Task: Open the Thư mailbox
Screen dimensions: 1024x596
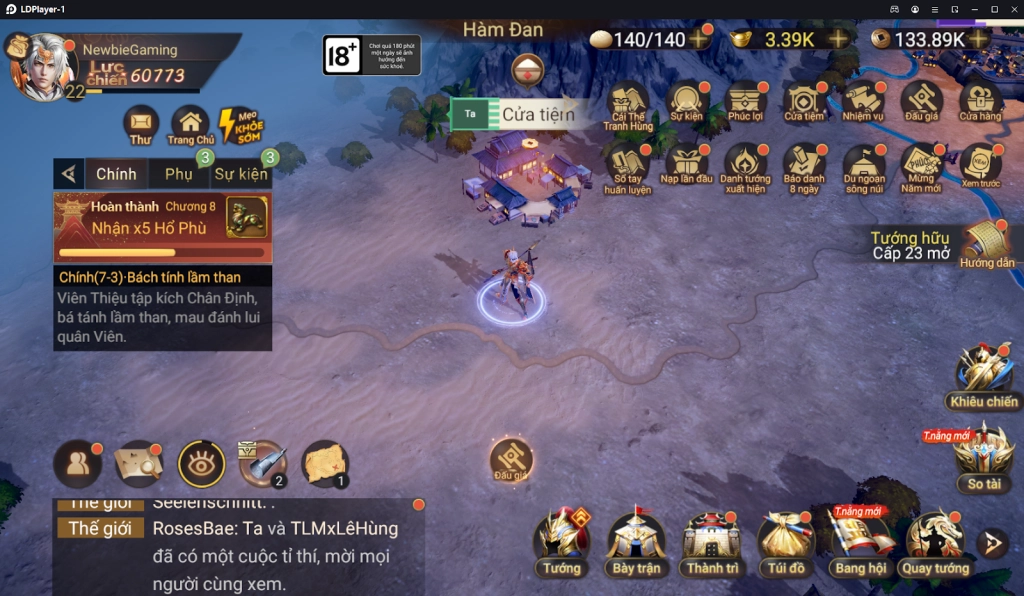Action: tap(141, 125)
